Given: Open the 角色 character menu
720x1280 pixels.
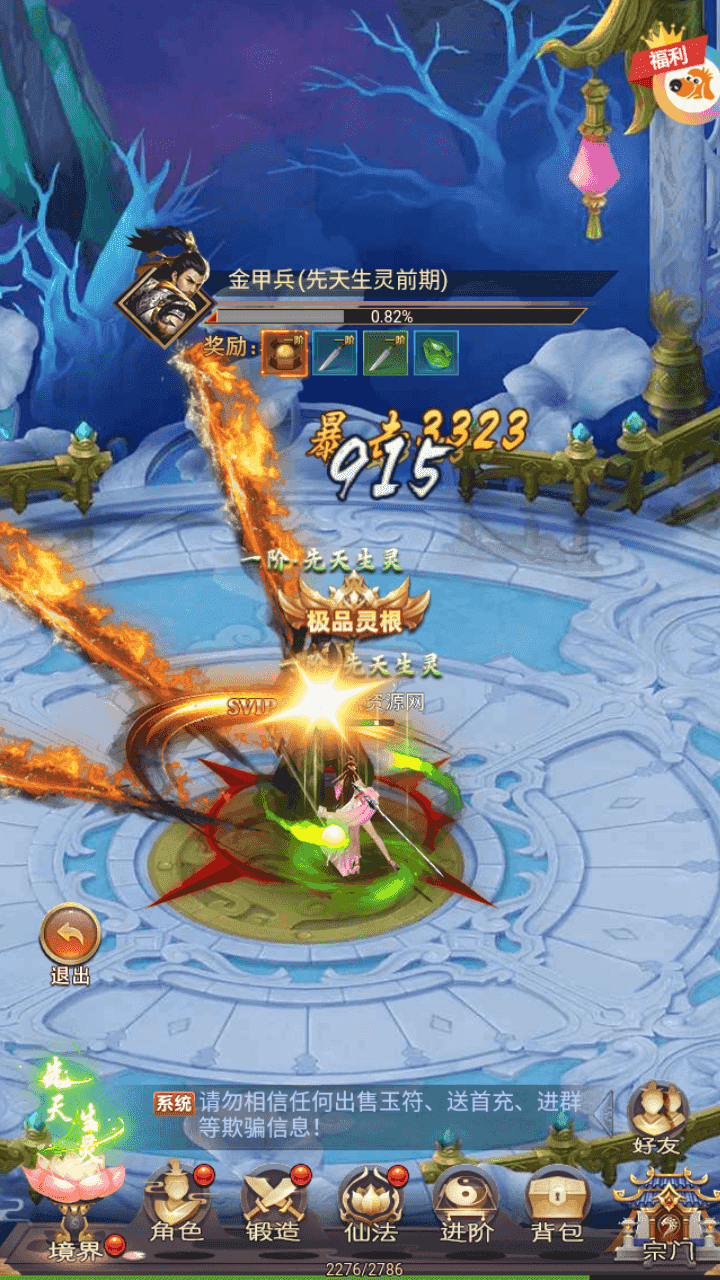Looking at the screenshot, I should (177, 1204).
